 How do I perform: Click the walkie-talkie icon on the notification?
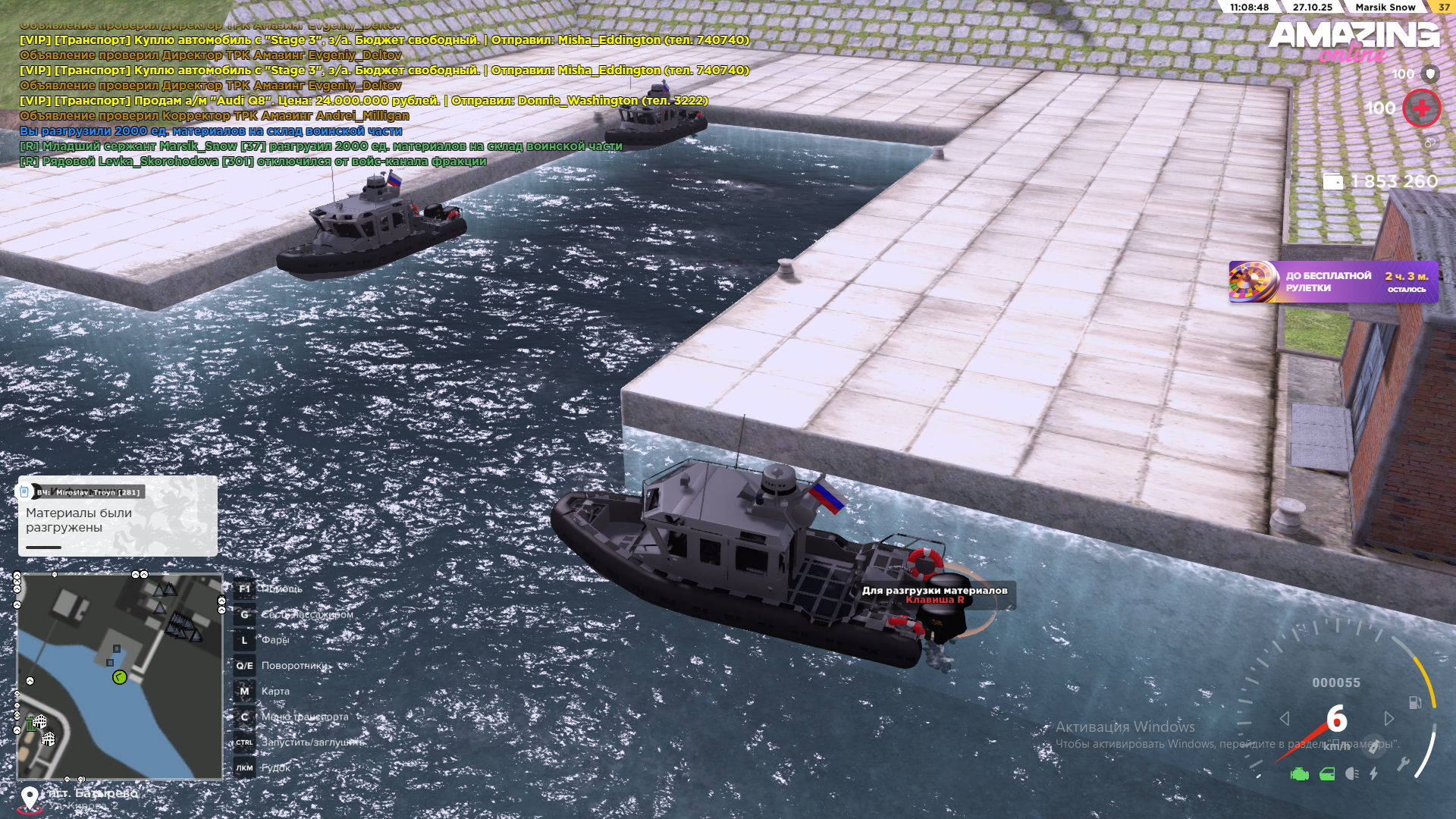tap(24, 492)
